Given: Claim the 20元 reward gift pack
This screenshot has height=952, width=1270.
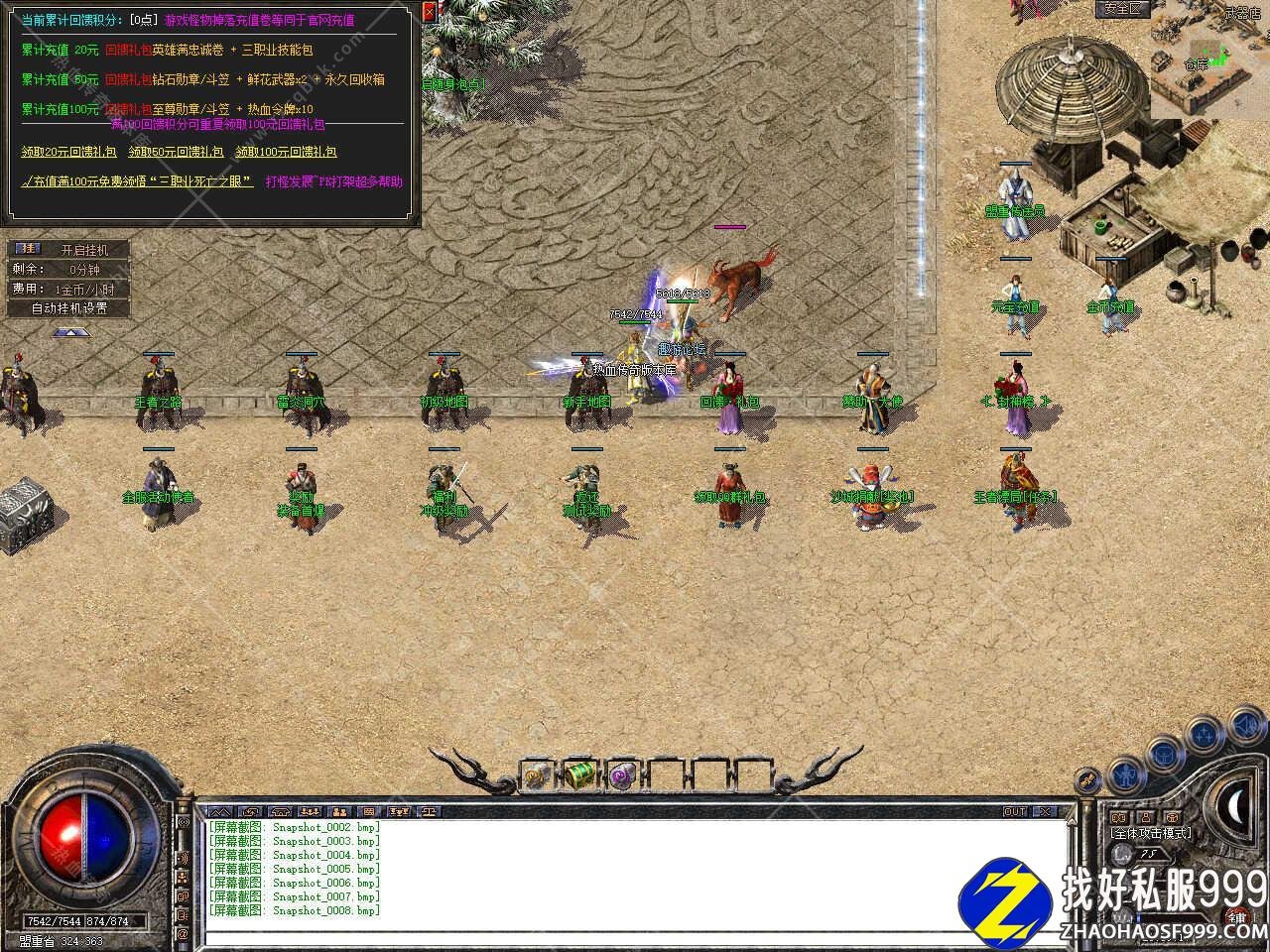Looking at the screenshot, I should click(x=68, y=152).
